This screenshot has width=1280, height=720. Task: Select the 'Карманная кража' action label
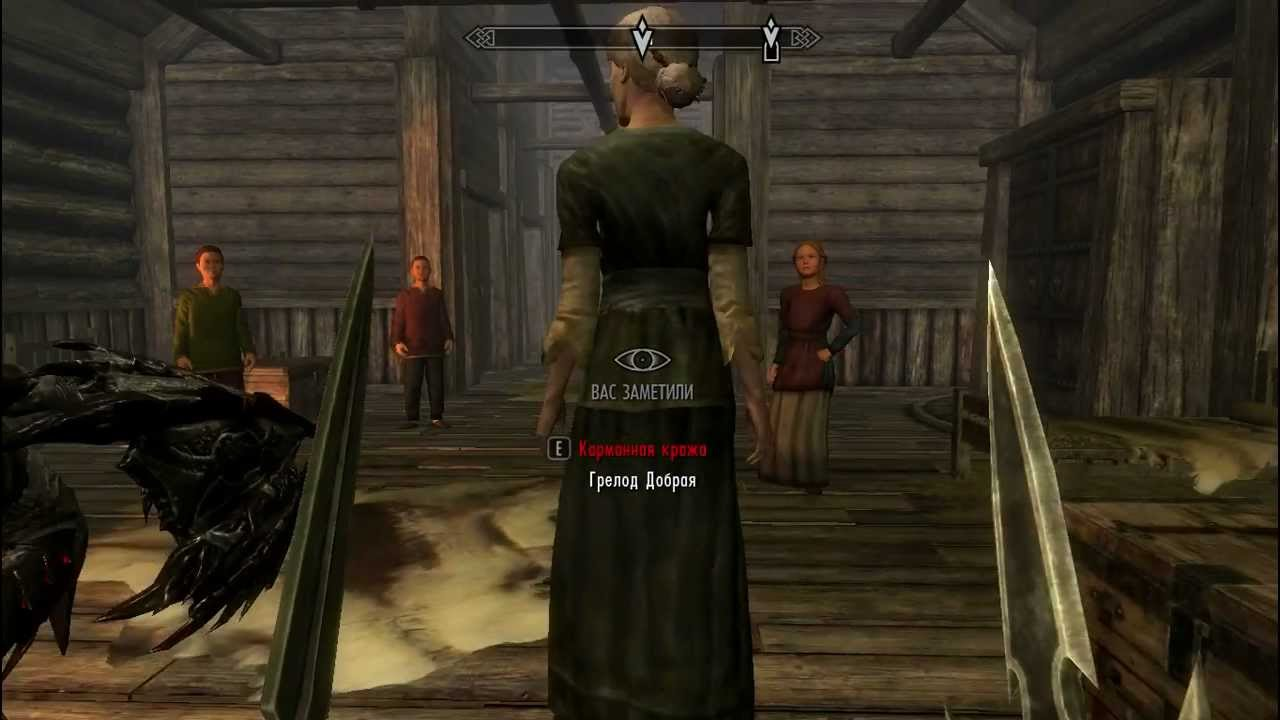point(643,449)
